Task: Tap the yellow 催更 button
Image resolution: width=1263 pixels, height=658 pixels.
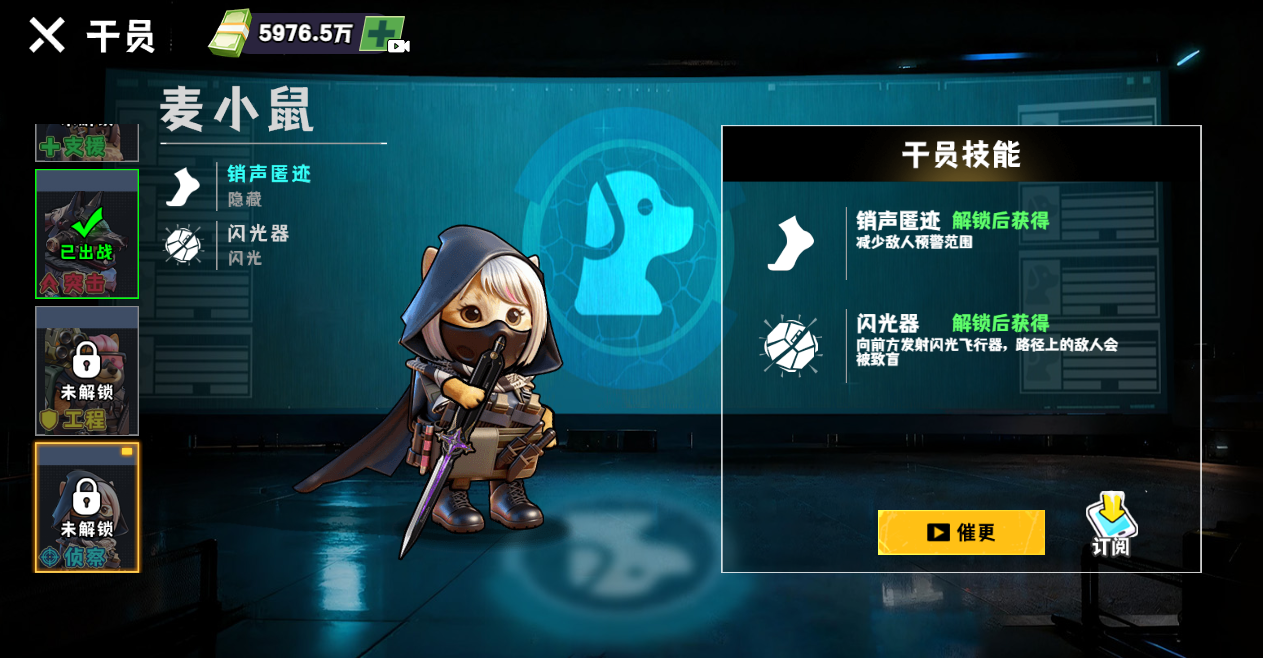Action: click(961, 532)
